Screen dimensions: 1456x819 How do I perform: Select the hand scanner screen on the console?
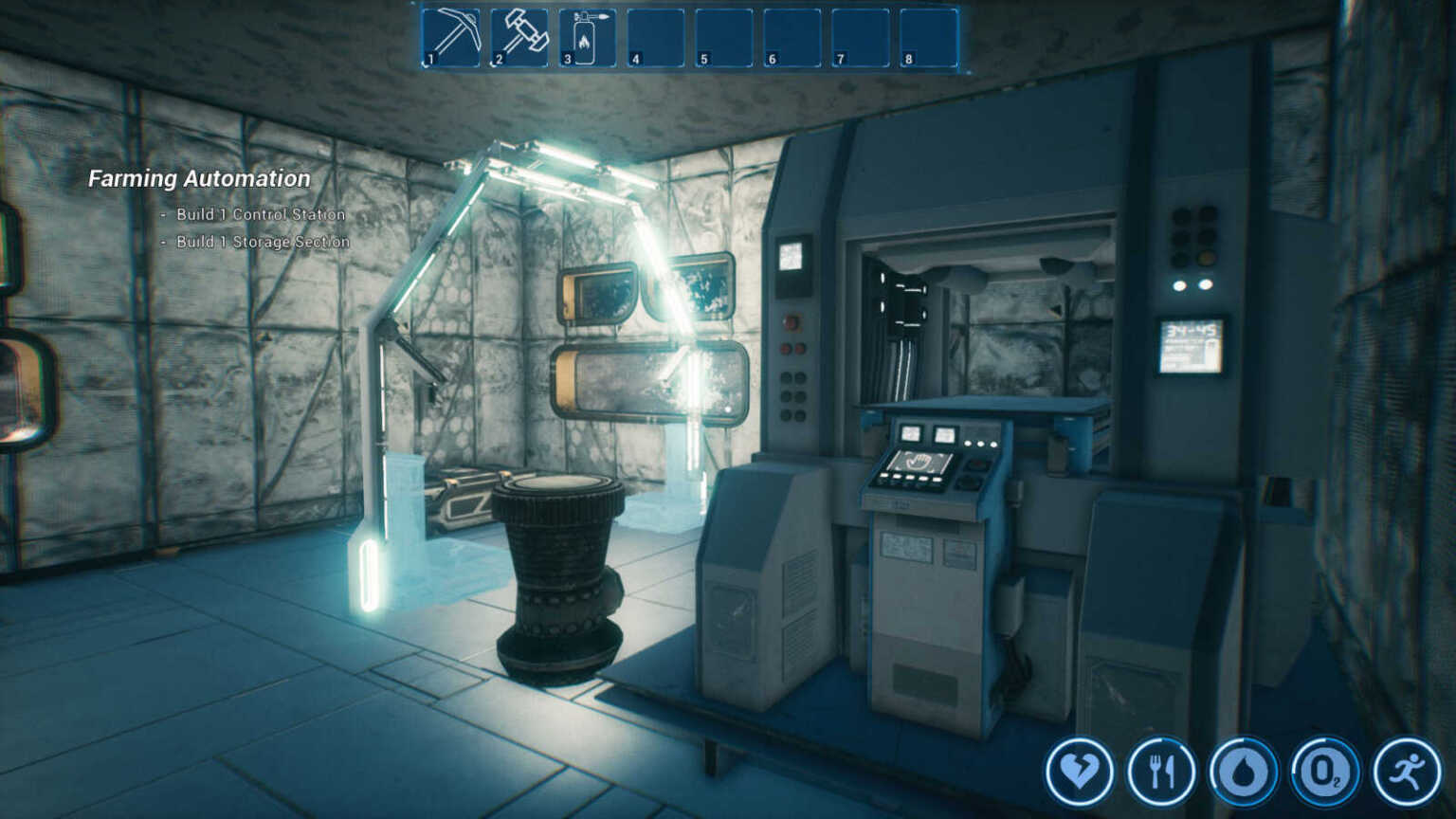tap(918, 462)
